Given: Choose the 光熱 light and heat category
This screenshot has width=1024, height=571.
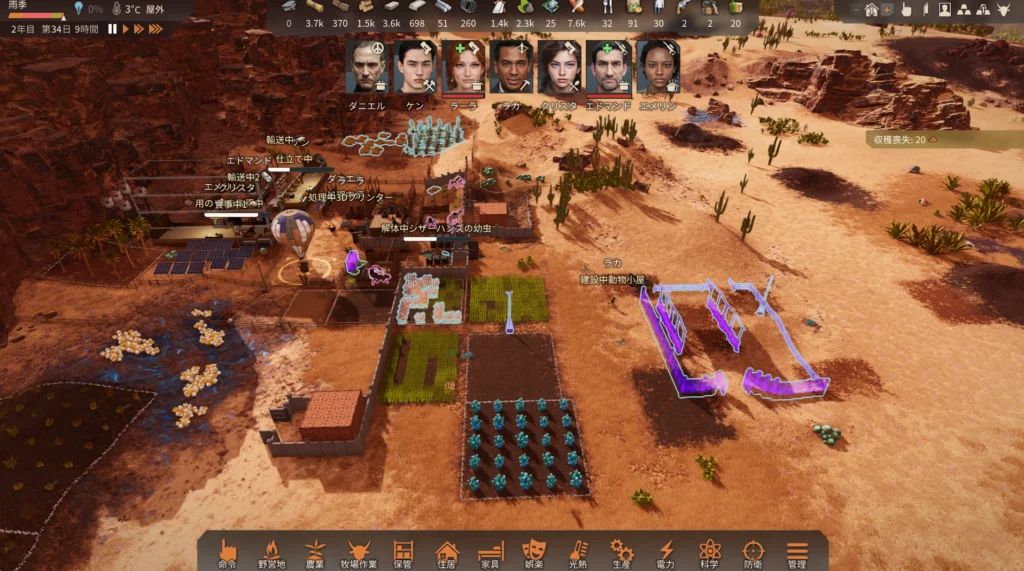Looking at the screenshot, I should (578, 553).
